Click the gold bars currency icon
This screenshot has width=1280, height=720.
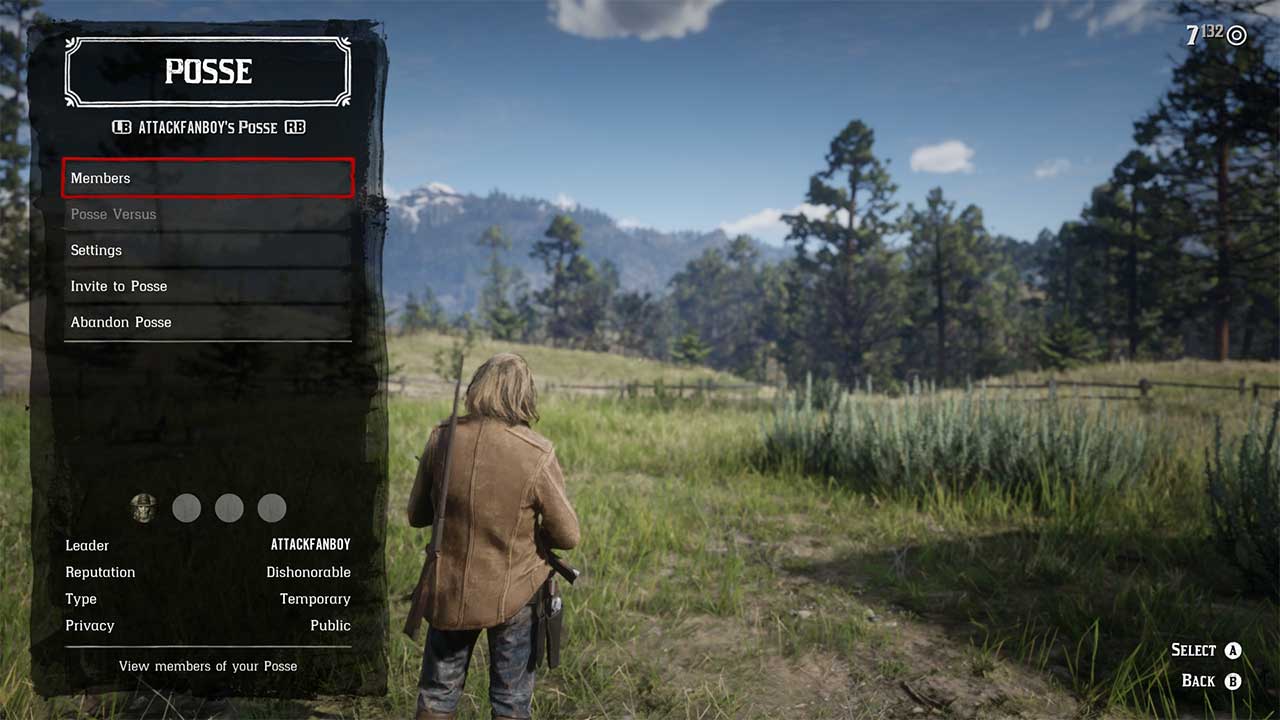pyautogui.click(x=1236, y=35)
